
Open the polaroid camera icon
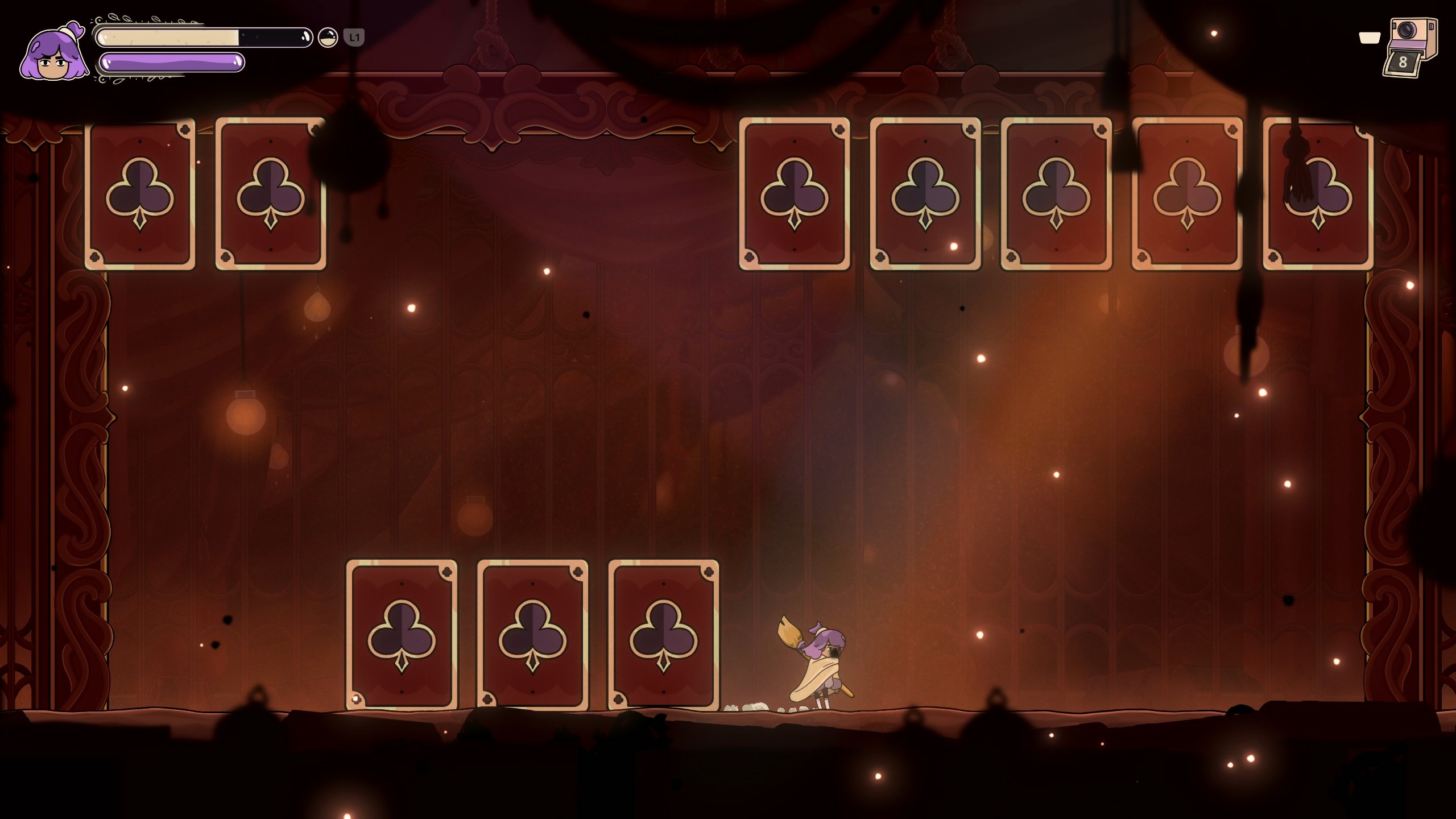click(1410, 47)
